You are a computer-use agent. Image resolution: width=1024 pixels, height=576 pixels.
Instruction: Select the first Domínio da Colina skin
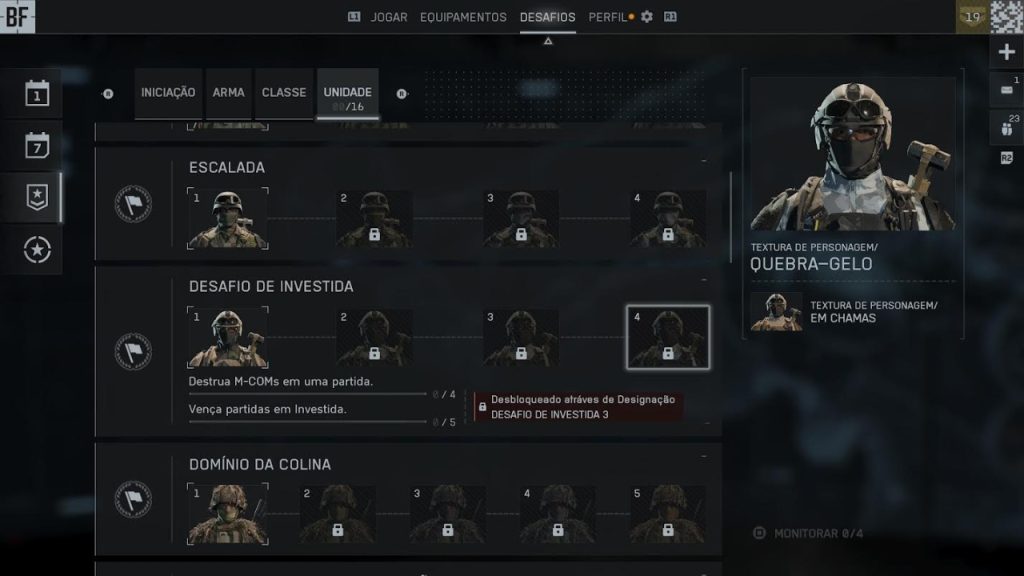point(228,514)
